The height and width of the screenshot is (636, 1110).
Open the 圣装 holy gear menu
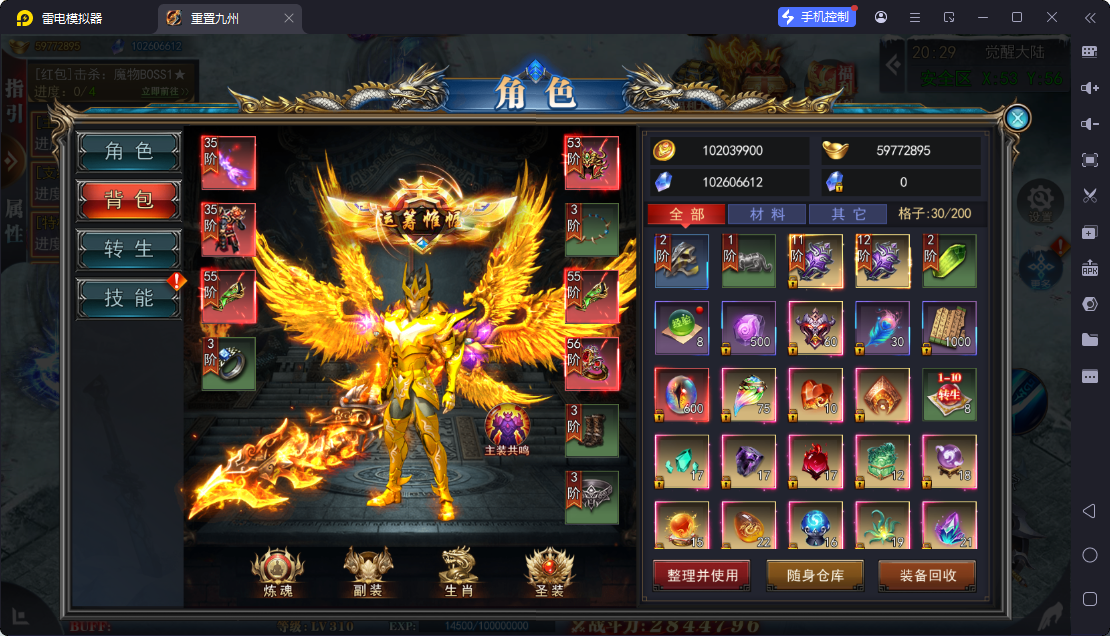[550, 573]
